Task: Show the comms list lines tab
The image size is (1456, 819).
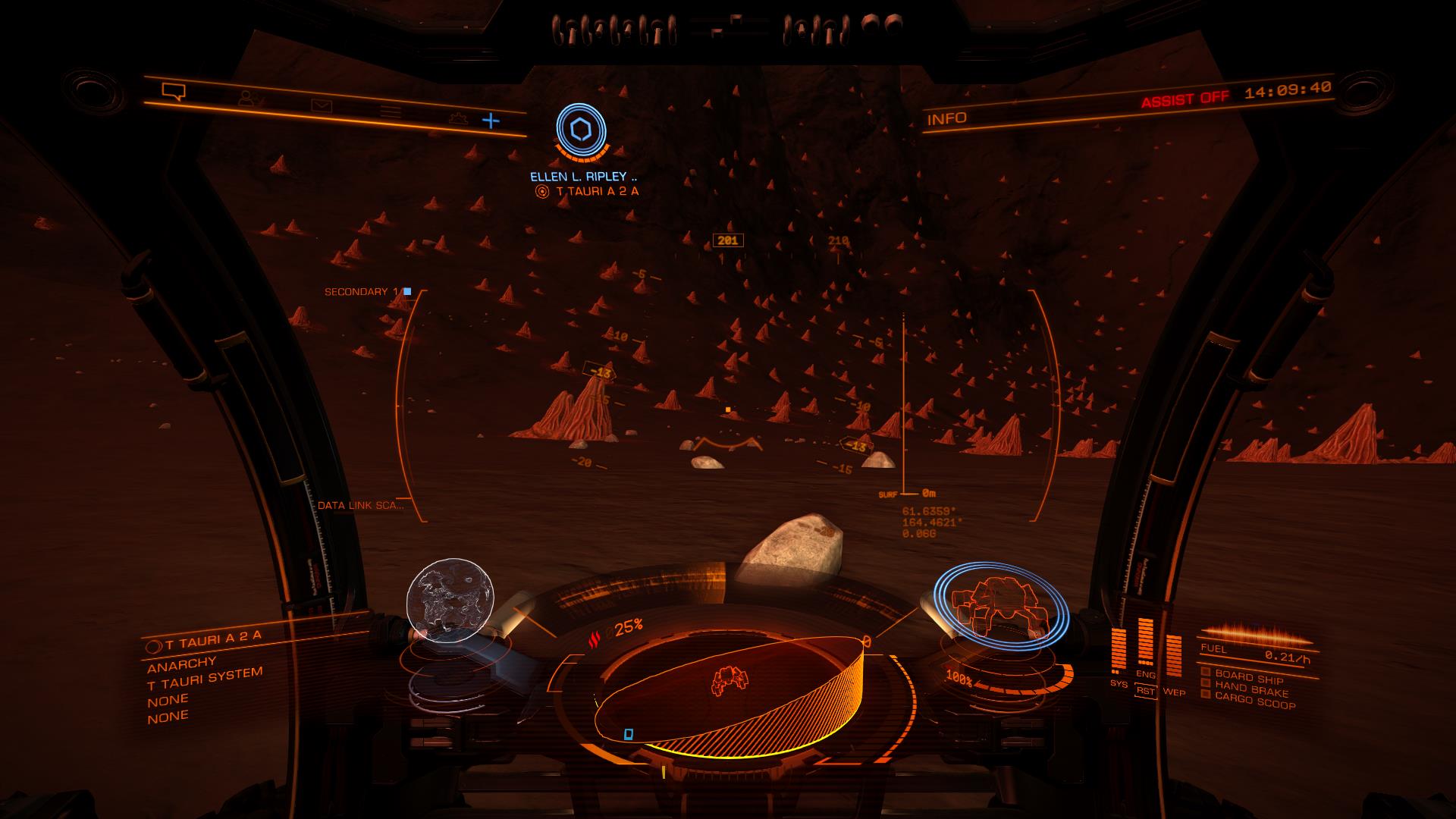Action: (x=391, y=112)
